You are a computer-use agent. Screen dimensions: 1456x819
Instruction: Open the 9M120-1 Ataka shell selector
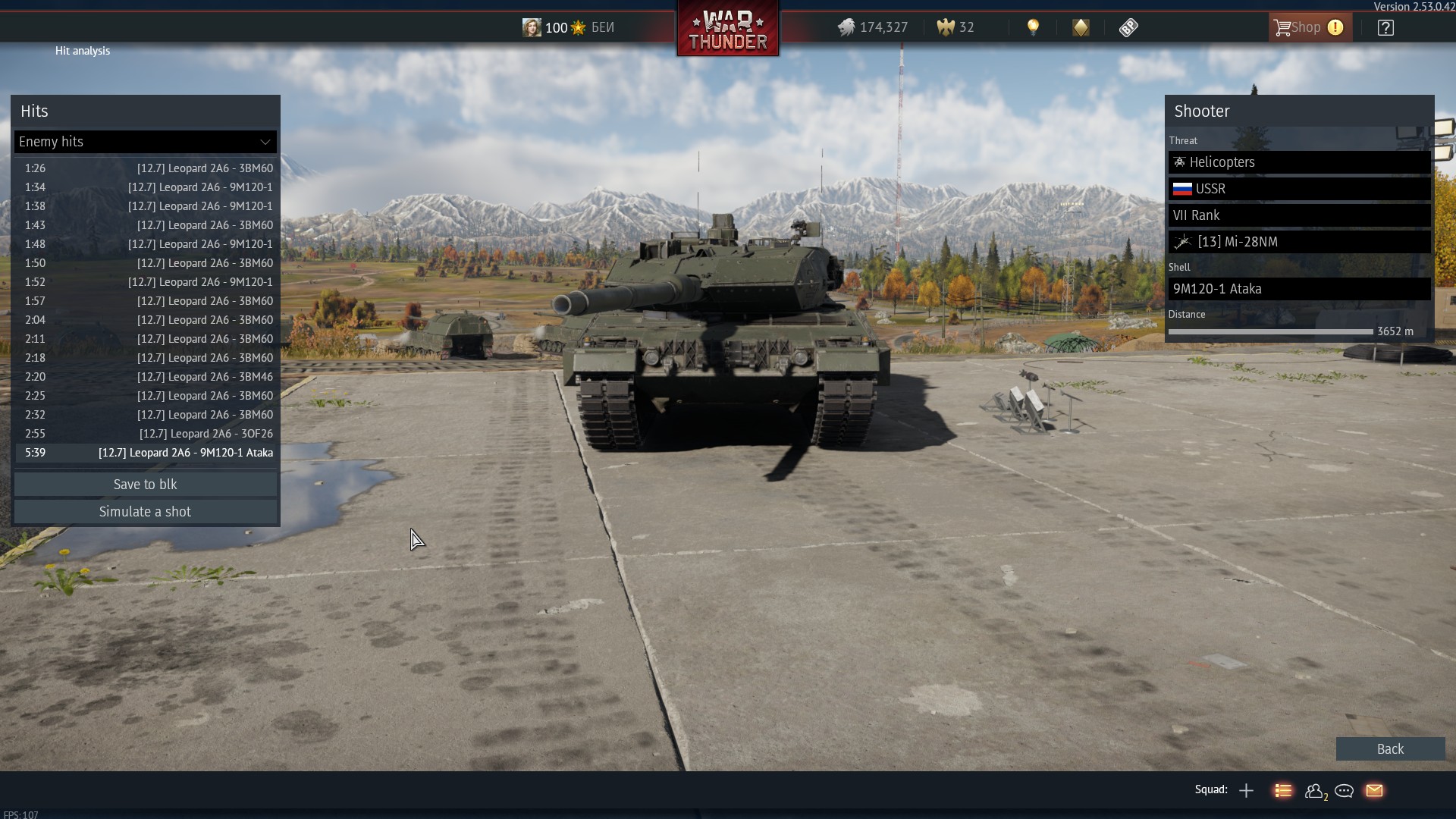coord(1298,289)
